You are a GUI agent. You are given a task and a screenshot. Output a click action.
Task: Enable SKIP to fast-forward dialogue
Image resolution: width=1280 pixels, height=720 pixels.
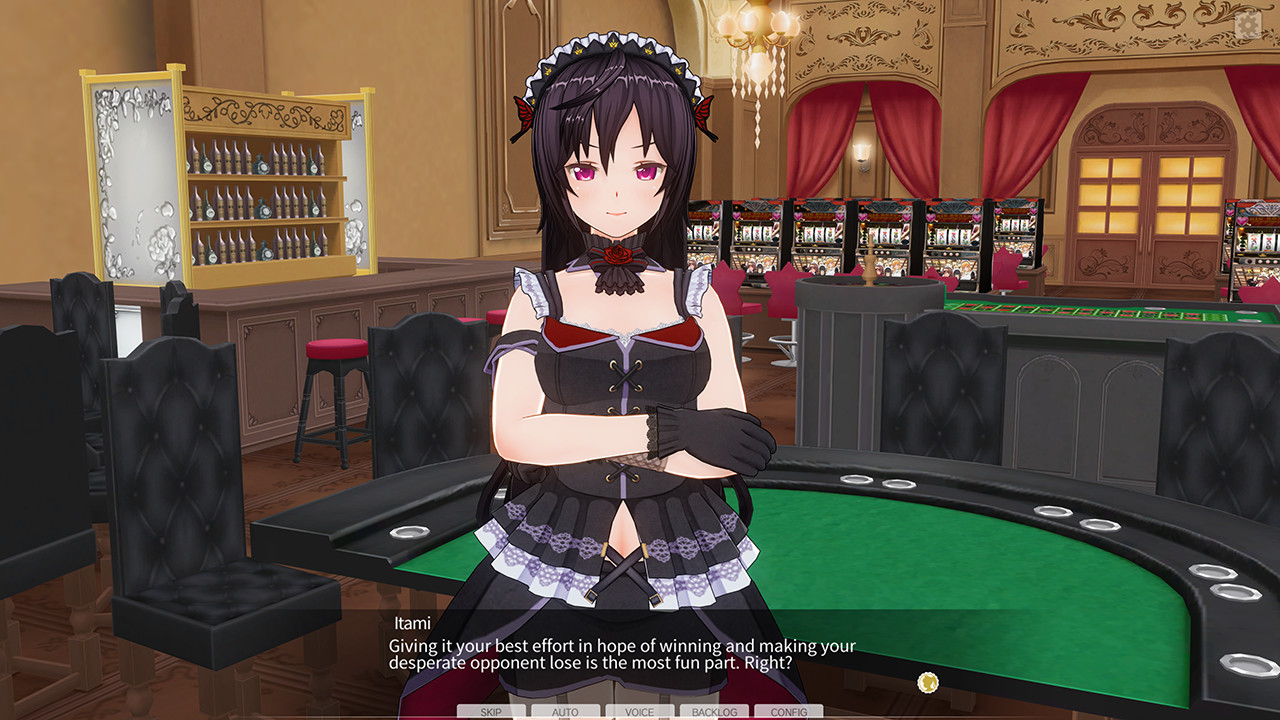492,711
